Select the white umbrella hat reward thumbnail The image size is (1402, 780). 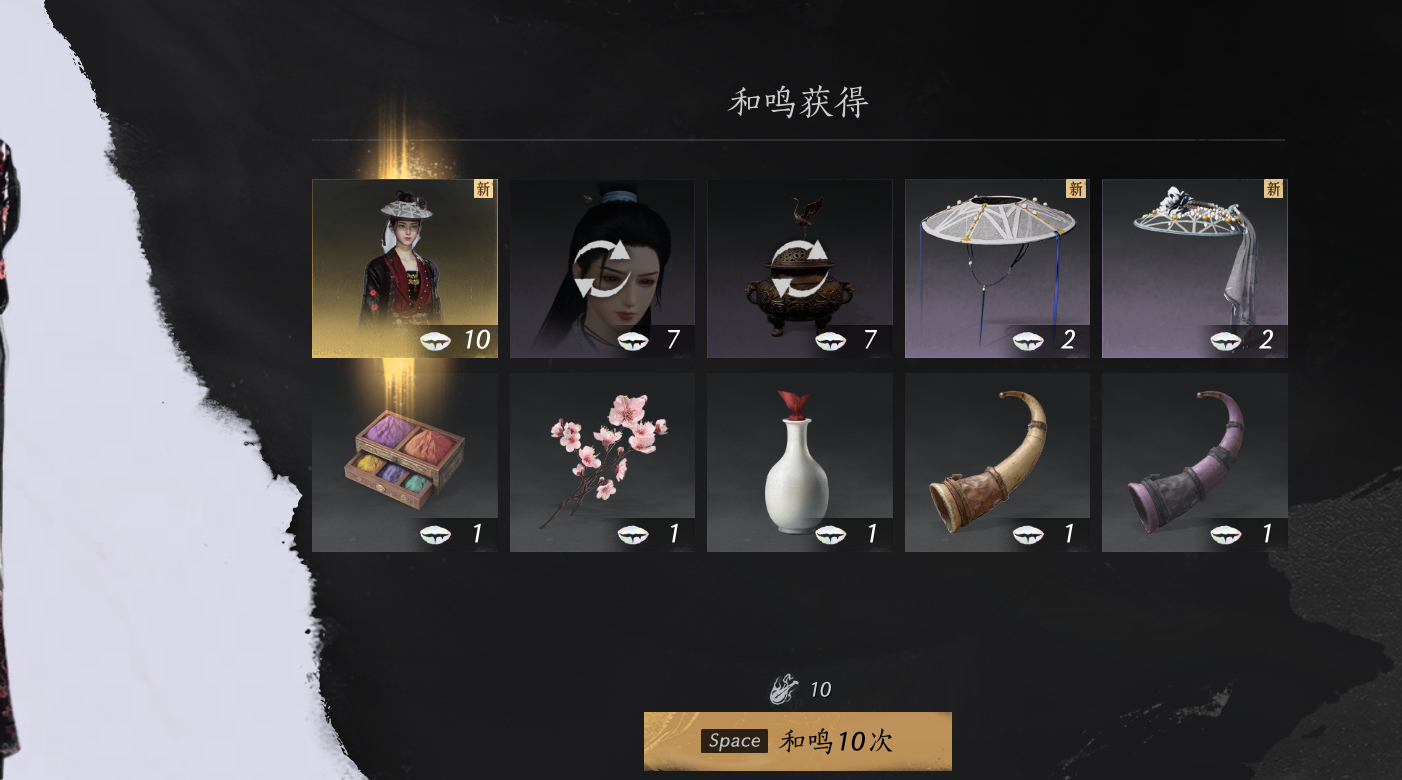pyautogui.click(x=996, y=265)
